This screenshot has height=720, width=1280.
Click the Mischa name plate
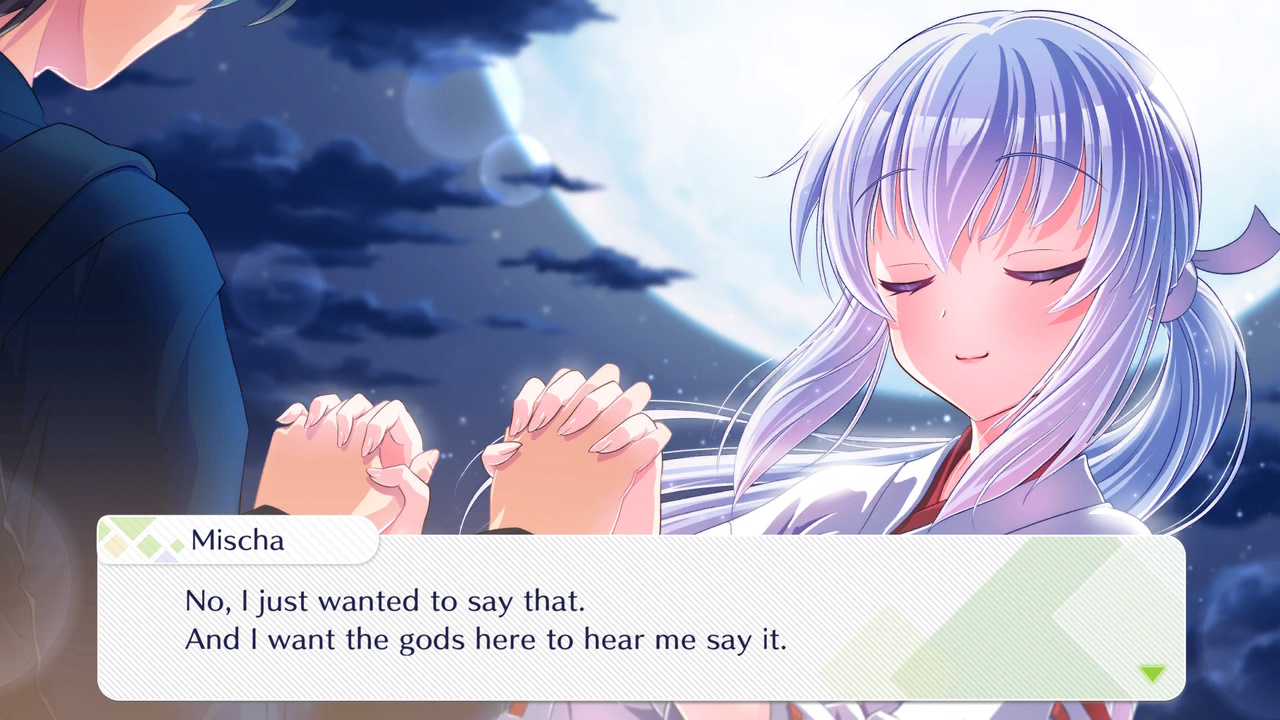240,540
